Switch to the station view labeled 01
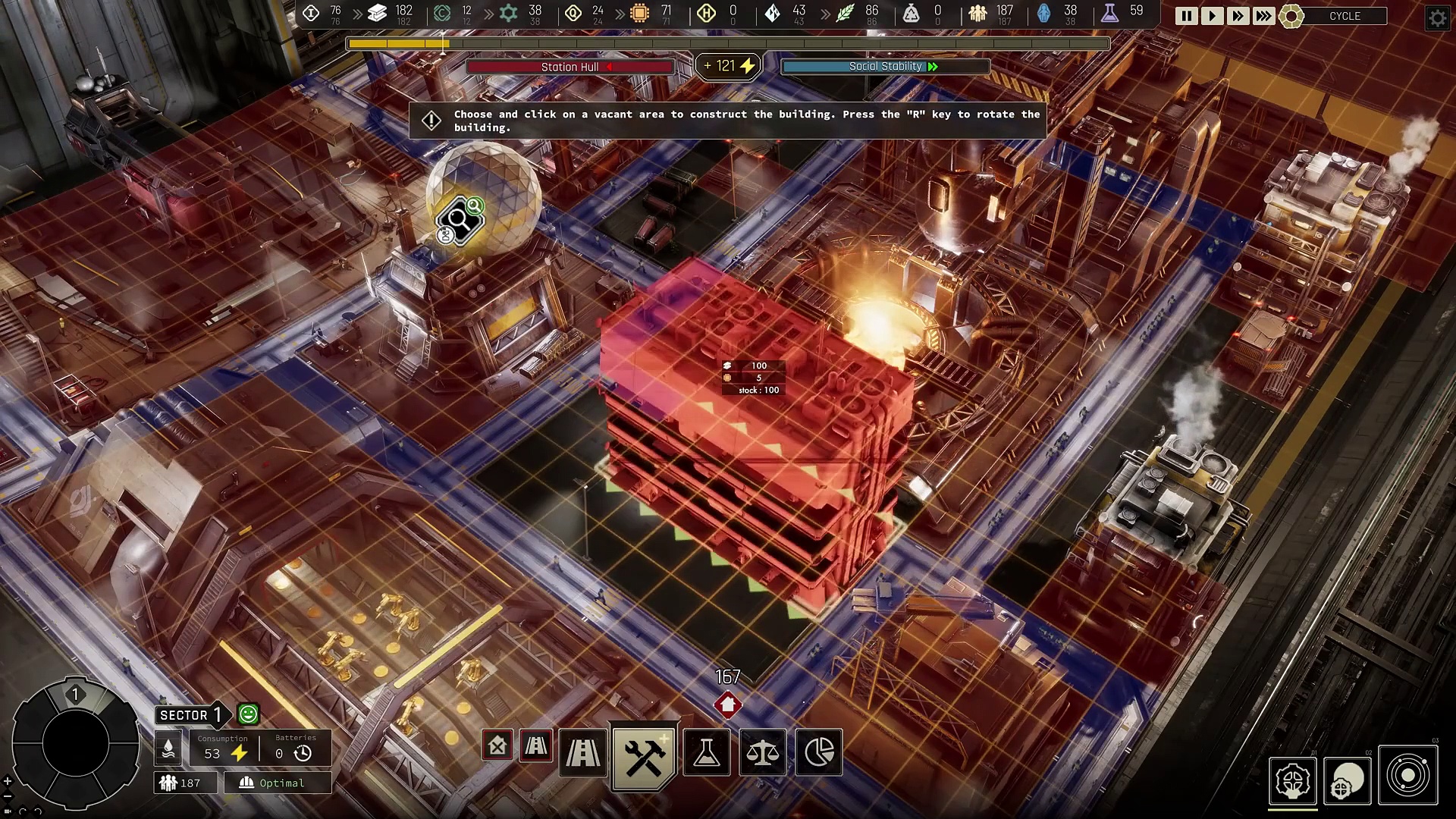This screenshot has height=819, width=1456. point(1292,780)
